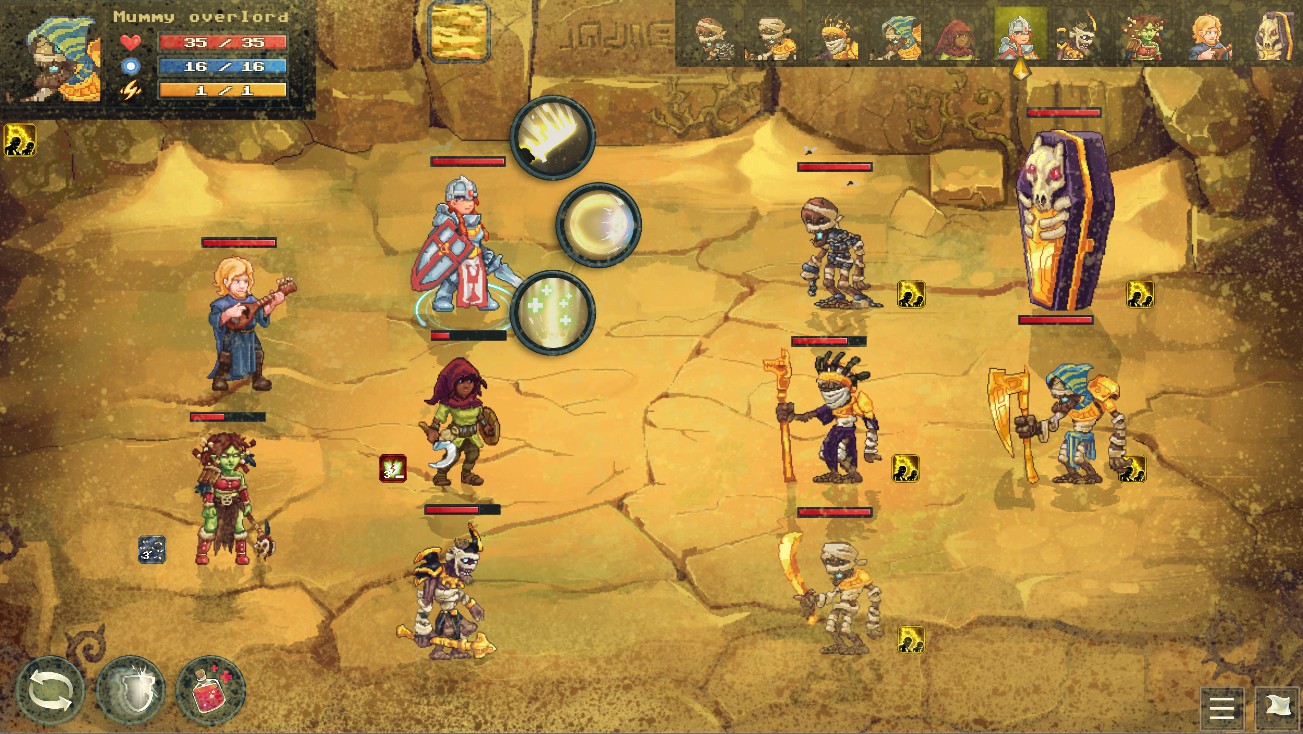Open the scroll icon at top center
Viewport: 1303px width, 734px height.
(x=459, y=30)
